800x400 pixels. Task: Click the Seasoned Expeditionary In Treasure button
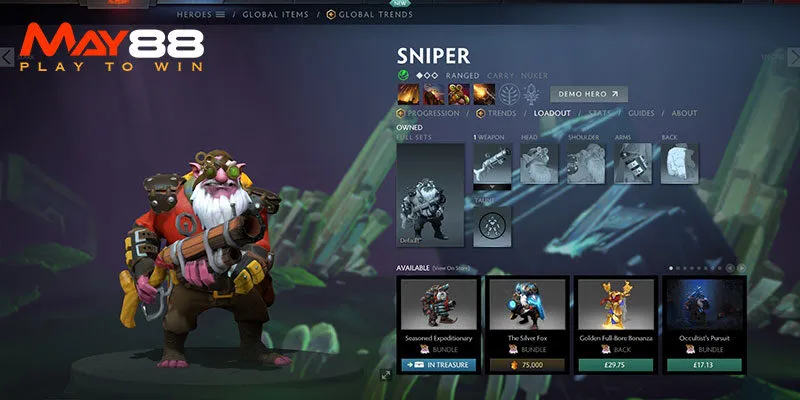pos(439,366)
